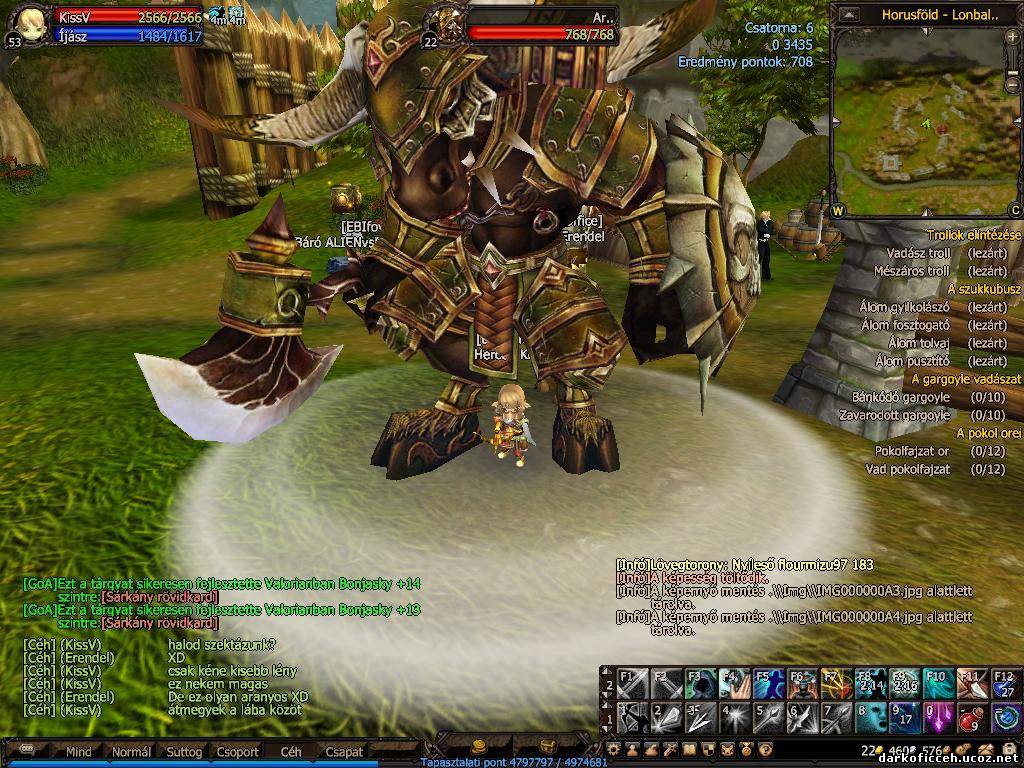The height and width of the screenshot is (768, 1024).
Task: Choose the Céh guild chat tab
Action: pyautogui.click(x=291, y=751)
